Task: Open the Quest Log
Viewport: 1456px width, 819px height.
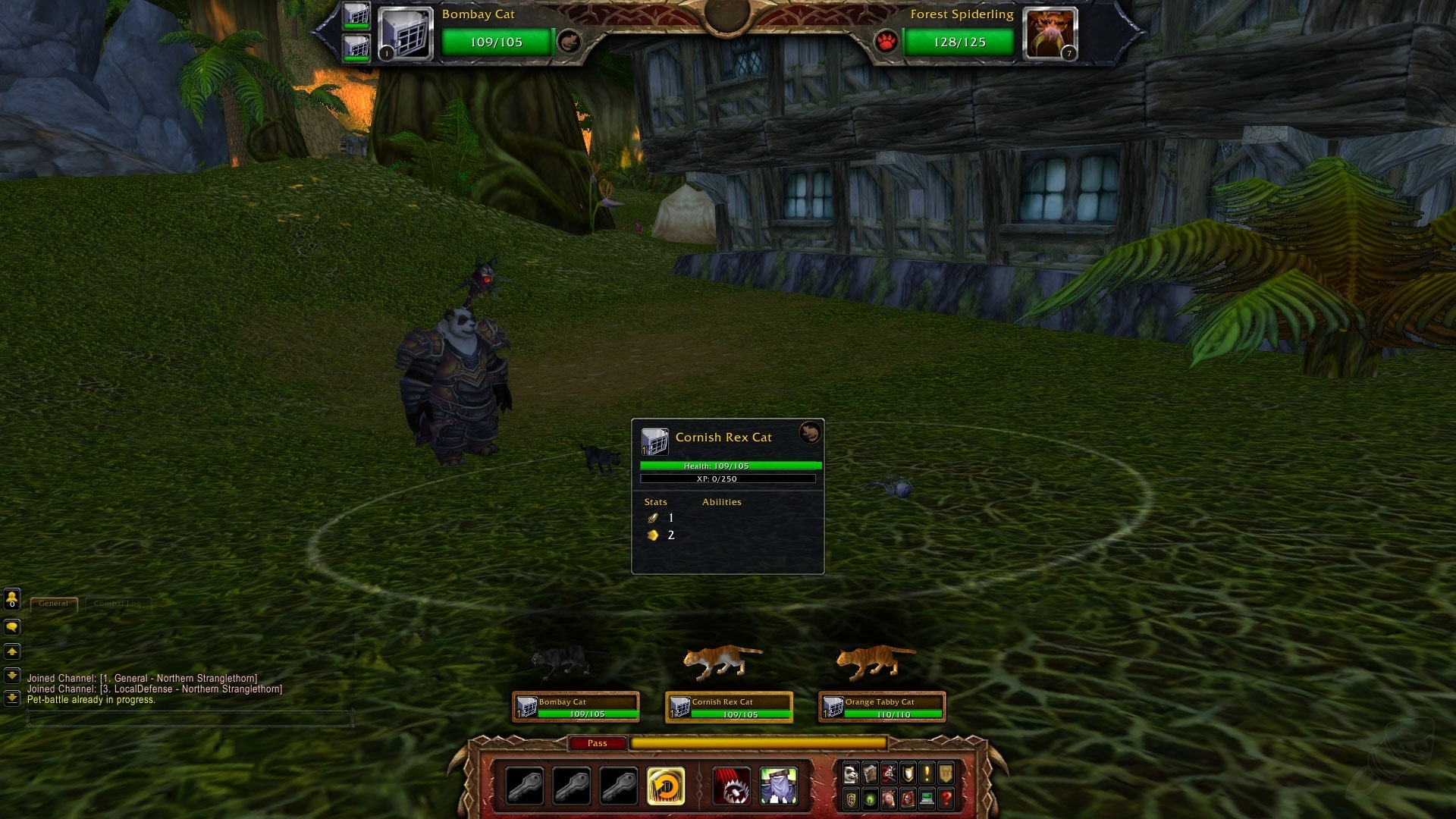Action: [x=927, y=773]
